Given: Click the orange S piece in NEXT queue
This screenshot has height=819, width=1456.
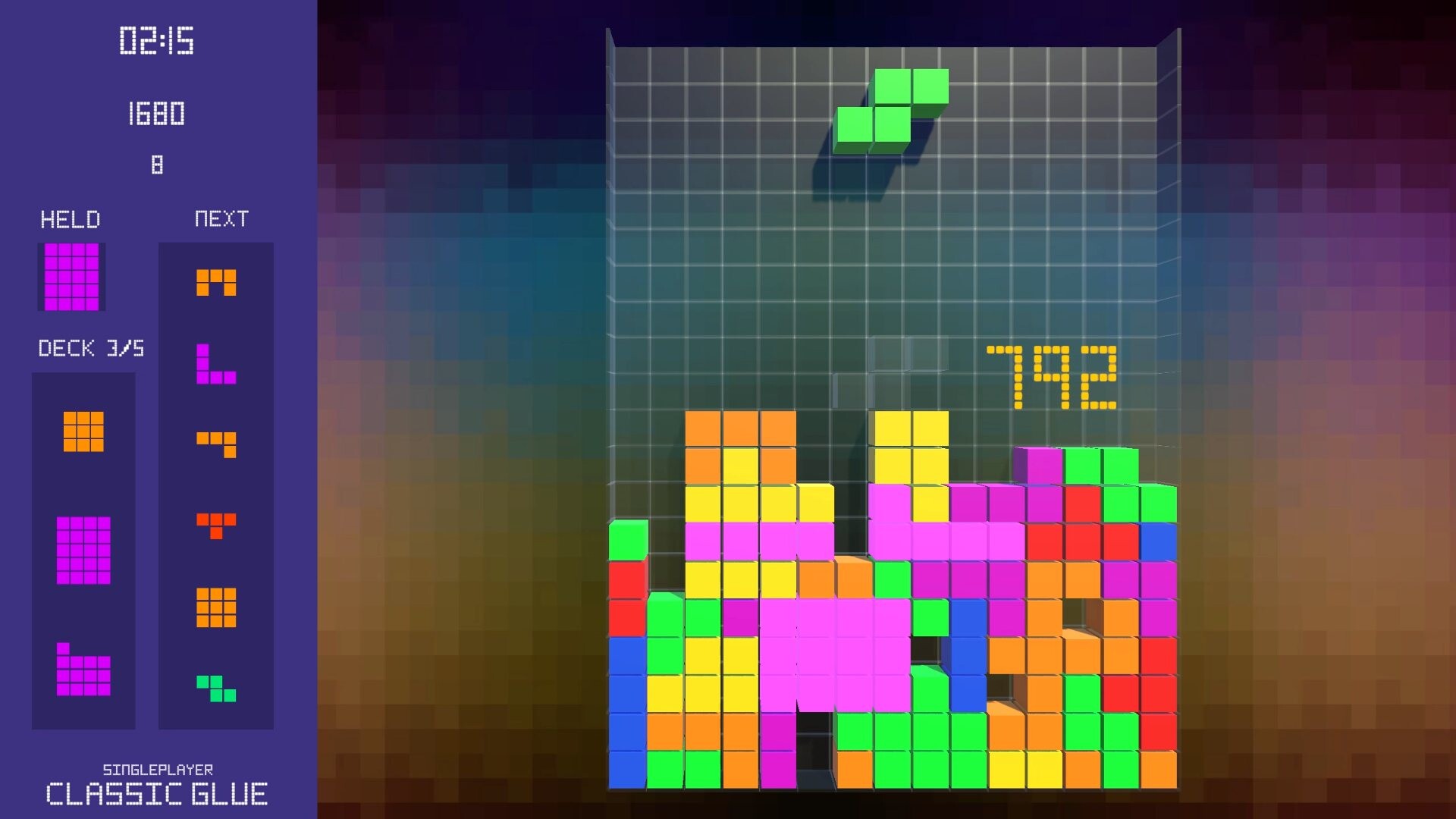Looking at the screenshot, I should pos(215,444).
